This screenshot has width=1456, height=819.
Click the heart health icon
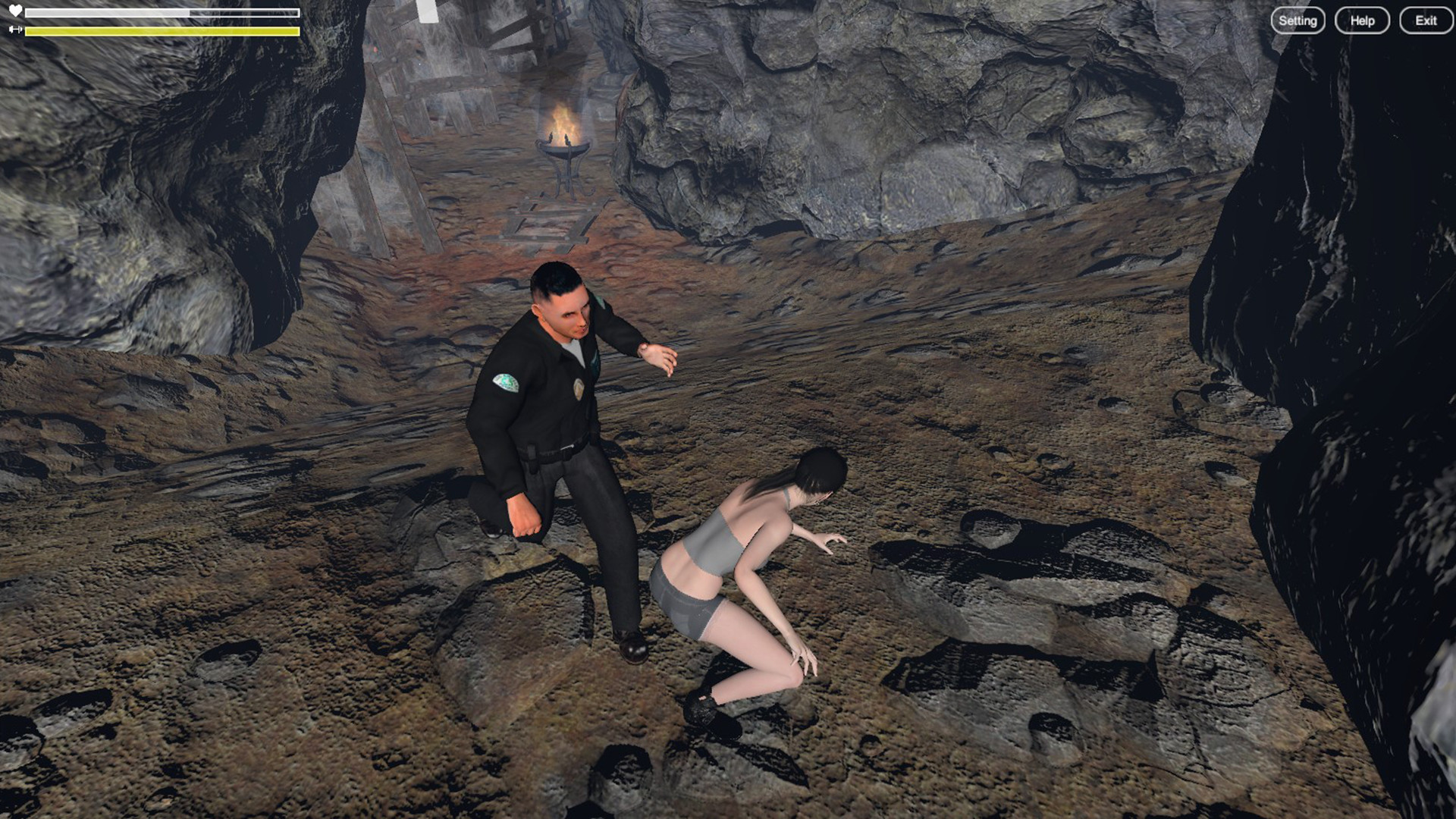(x=14, y=11)
